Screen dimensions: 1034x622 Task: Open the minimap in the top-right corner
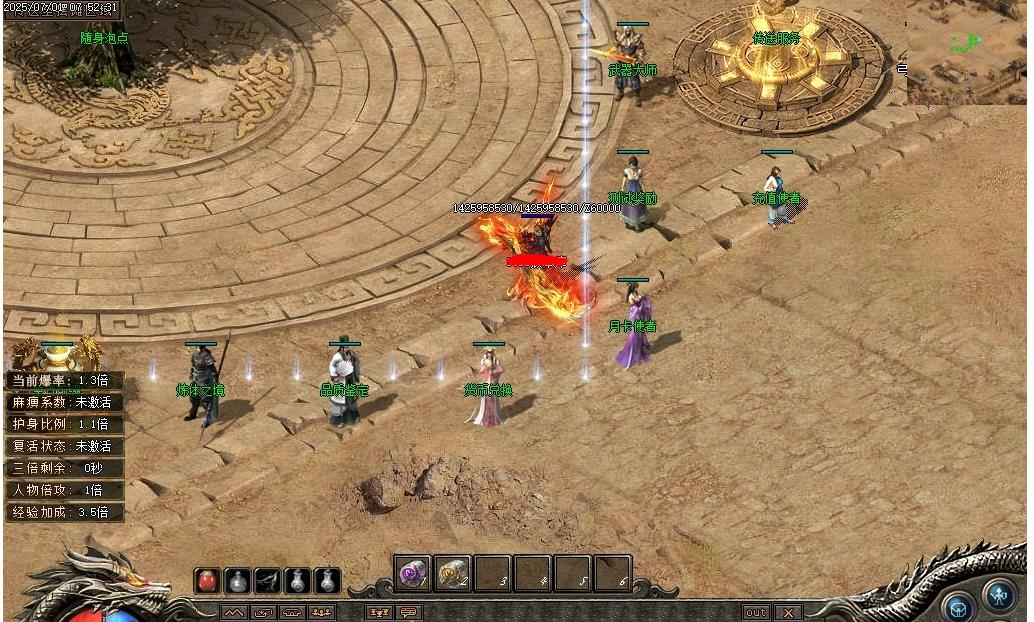pyautogui.click(x=967, y=50)
